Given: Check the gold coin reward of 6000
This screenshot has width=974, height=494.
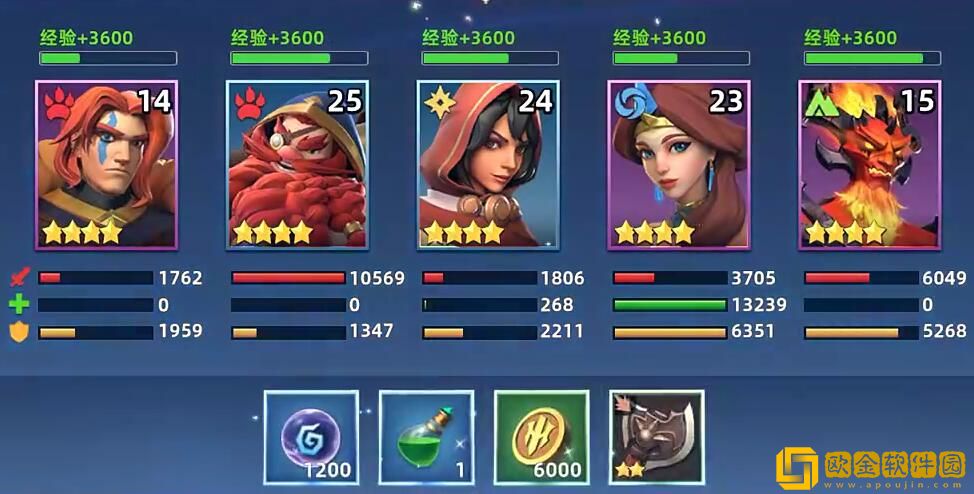Looking at the screenshot, I should (x=541, y=437).
